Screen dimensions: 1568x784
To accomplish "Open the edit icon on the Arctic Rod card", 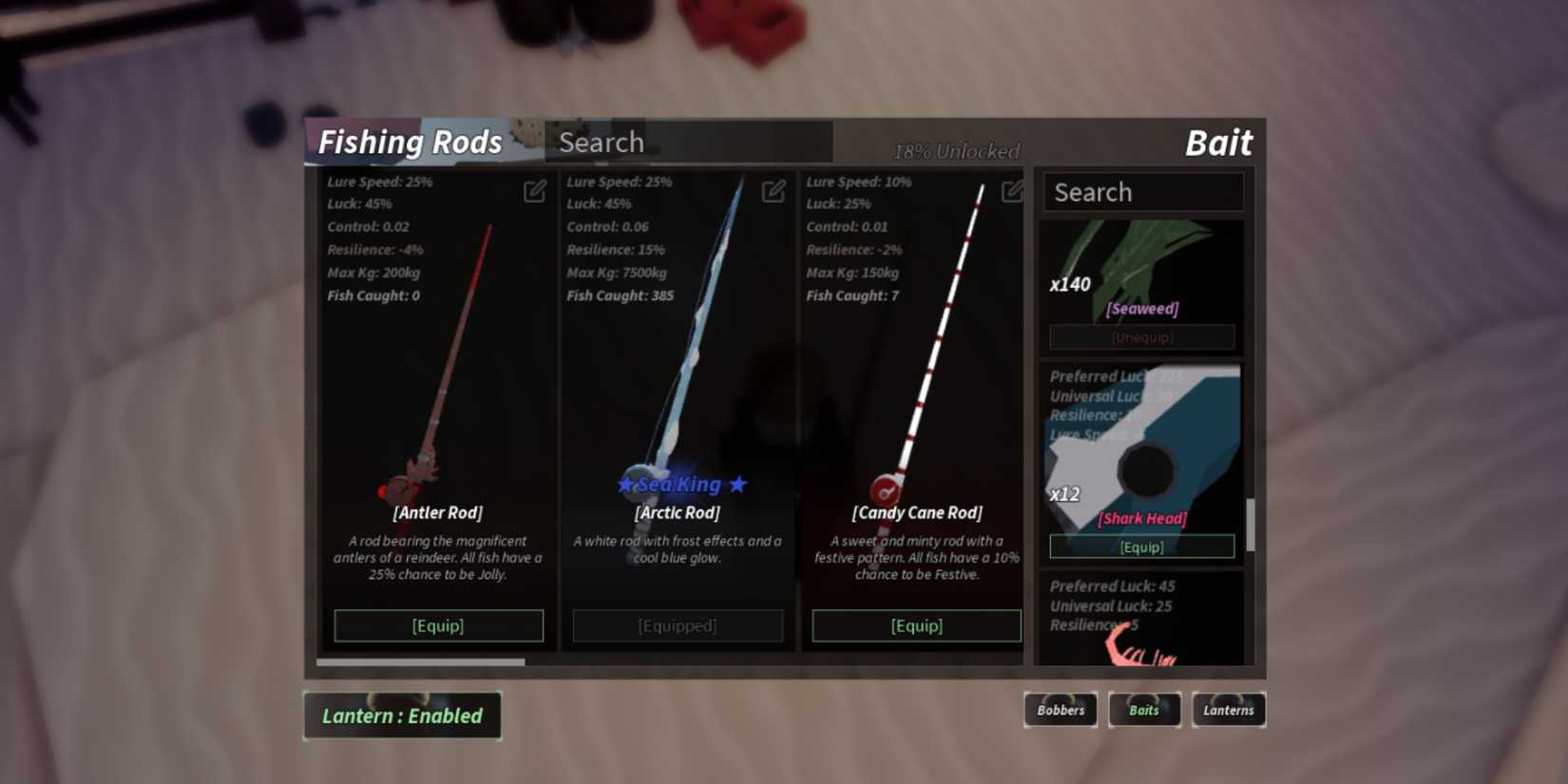I will coord(773,191).
